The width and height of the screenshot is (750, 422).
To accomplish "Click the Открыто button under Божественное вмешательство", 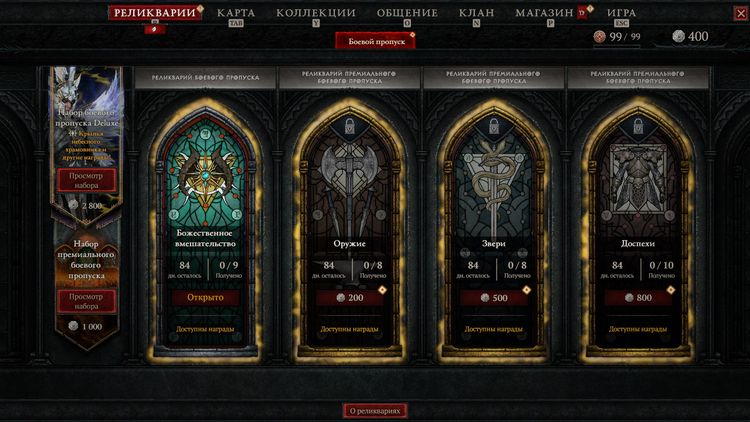I will pos(205,297).
